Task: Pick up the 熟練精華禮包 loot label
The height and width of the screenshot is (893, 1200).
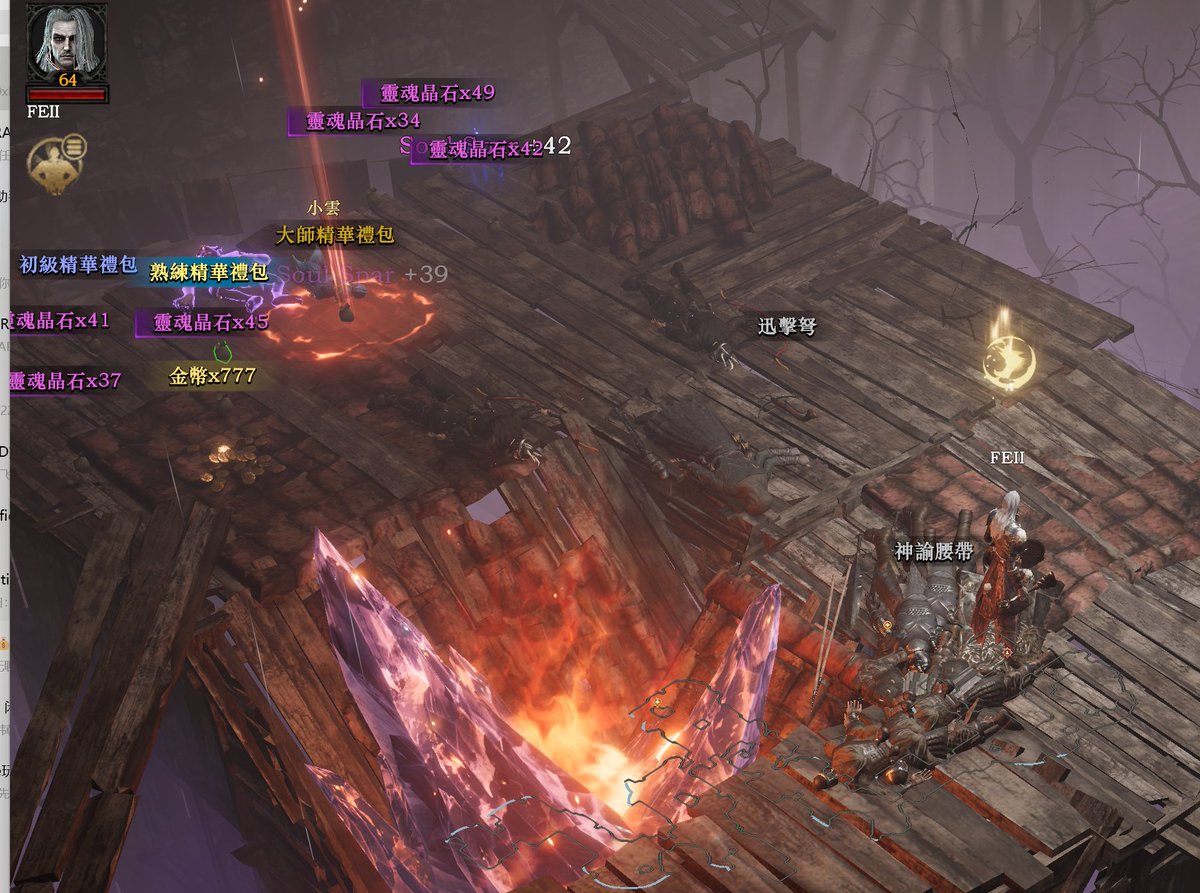Action: point(208,272)
